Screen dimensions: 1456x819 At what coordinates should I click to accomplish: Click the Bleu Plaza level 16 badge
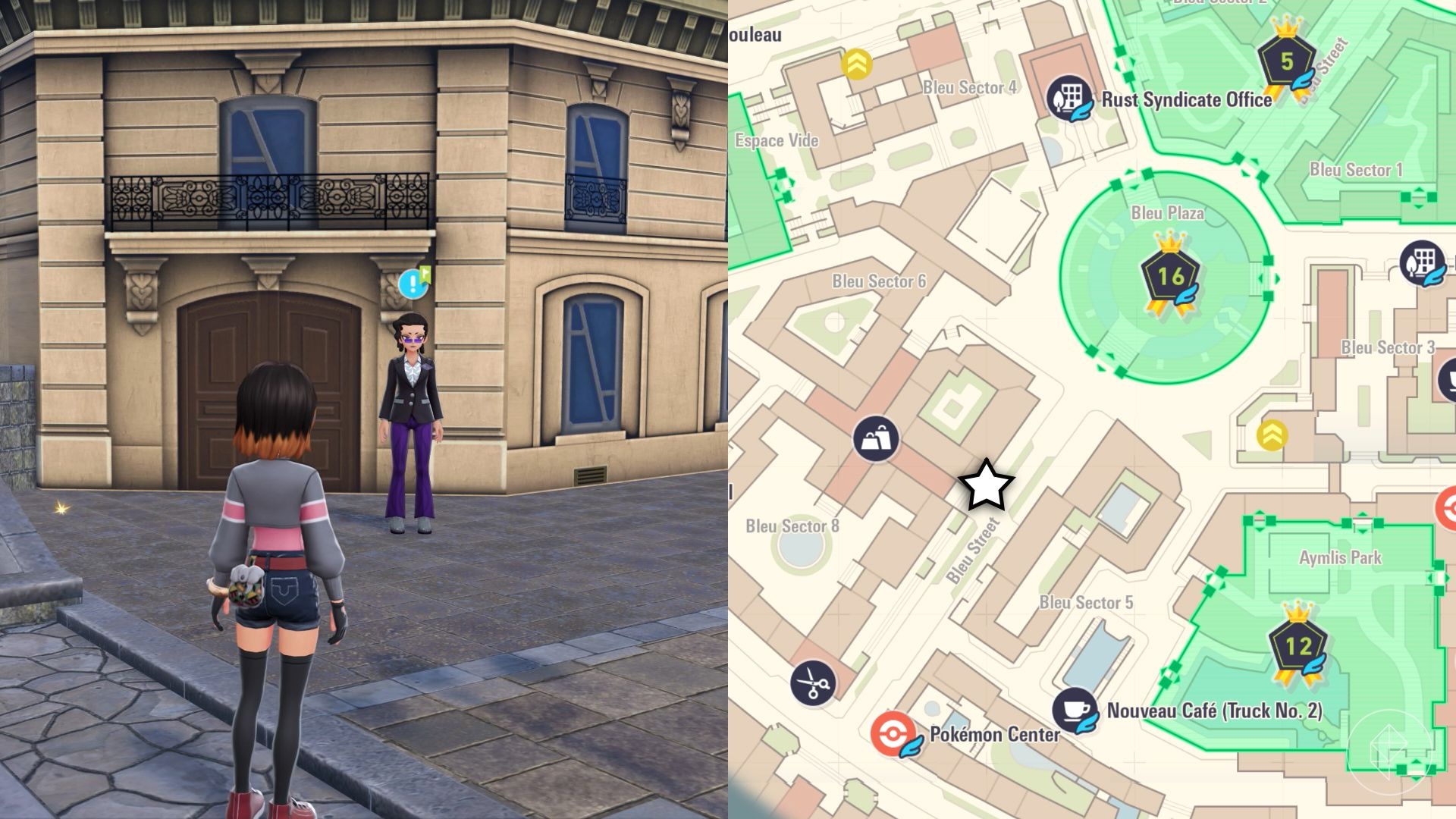click(x=1169, y=276)
